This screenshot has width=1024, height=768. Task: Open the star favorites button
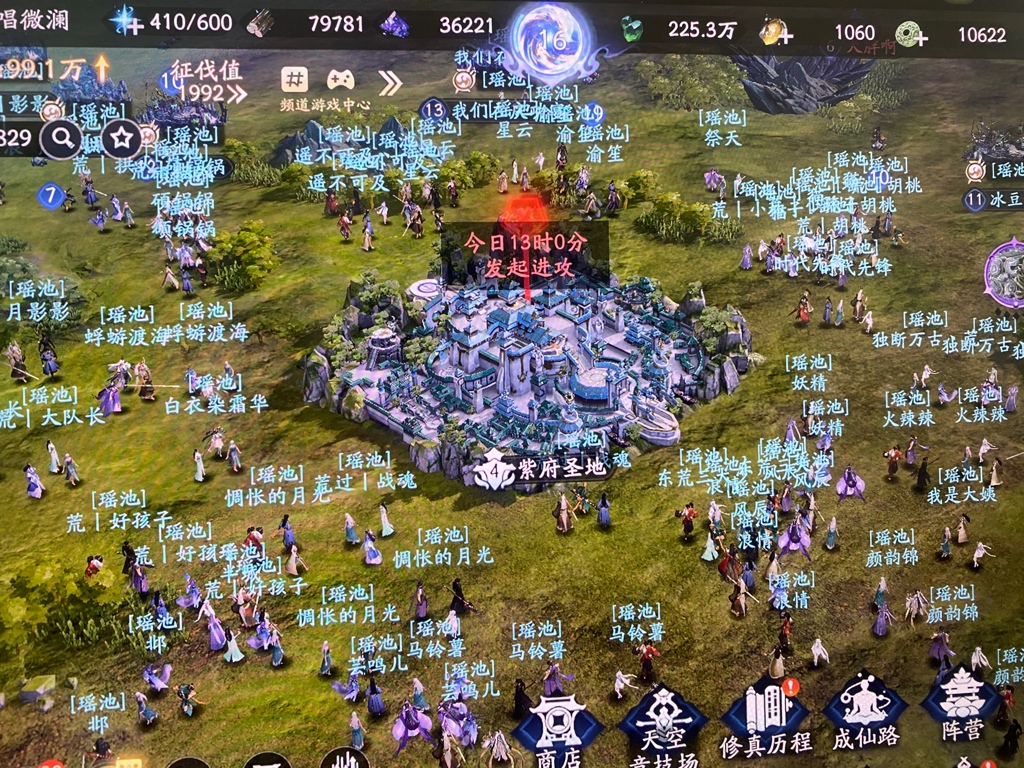[122, 138]
